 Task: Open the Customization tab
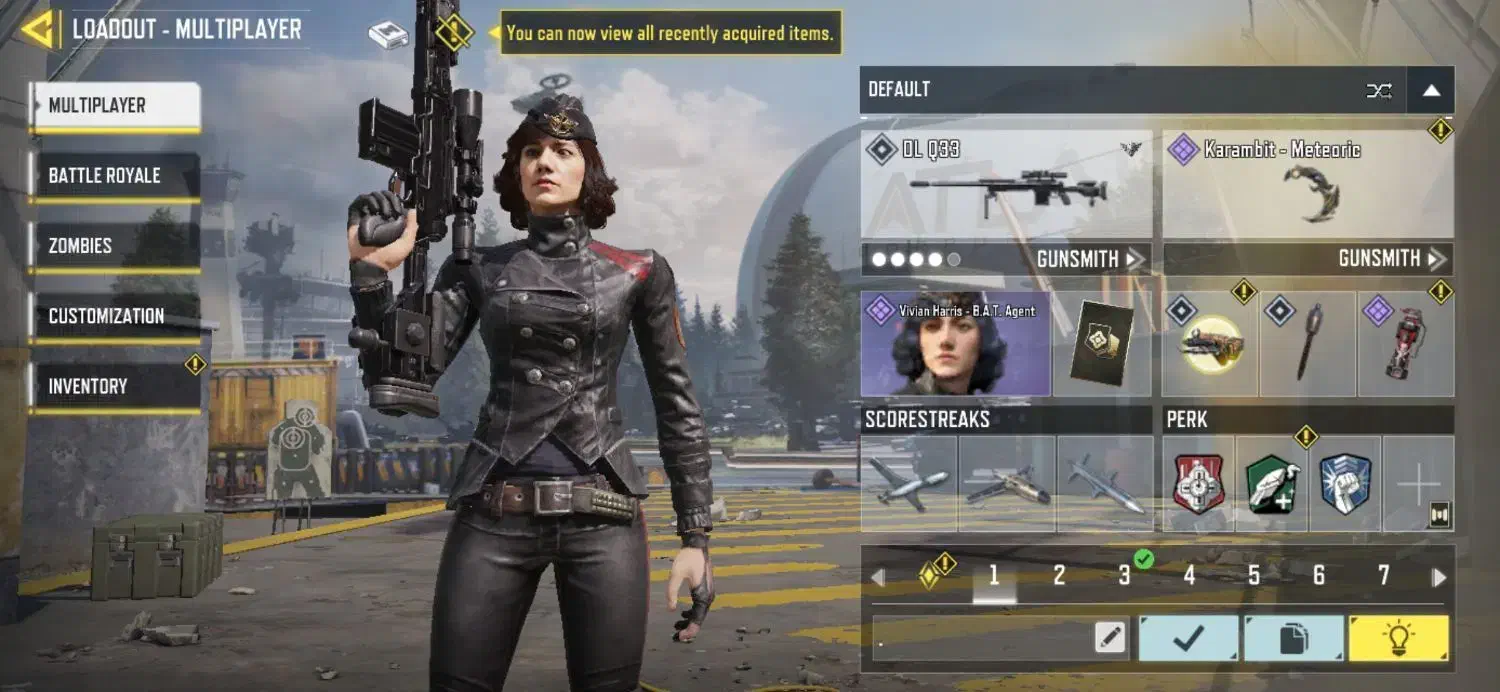tap(115, 316)
